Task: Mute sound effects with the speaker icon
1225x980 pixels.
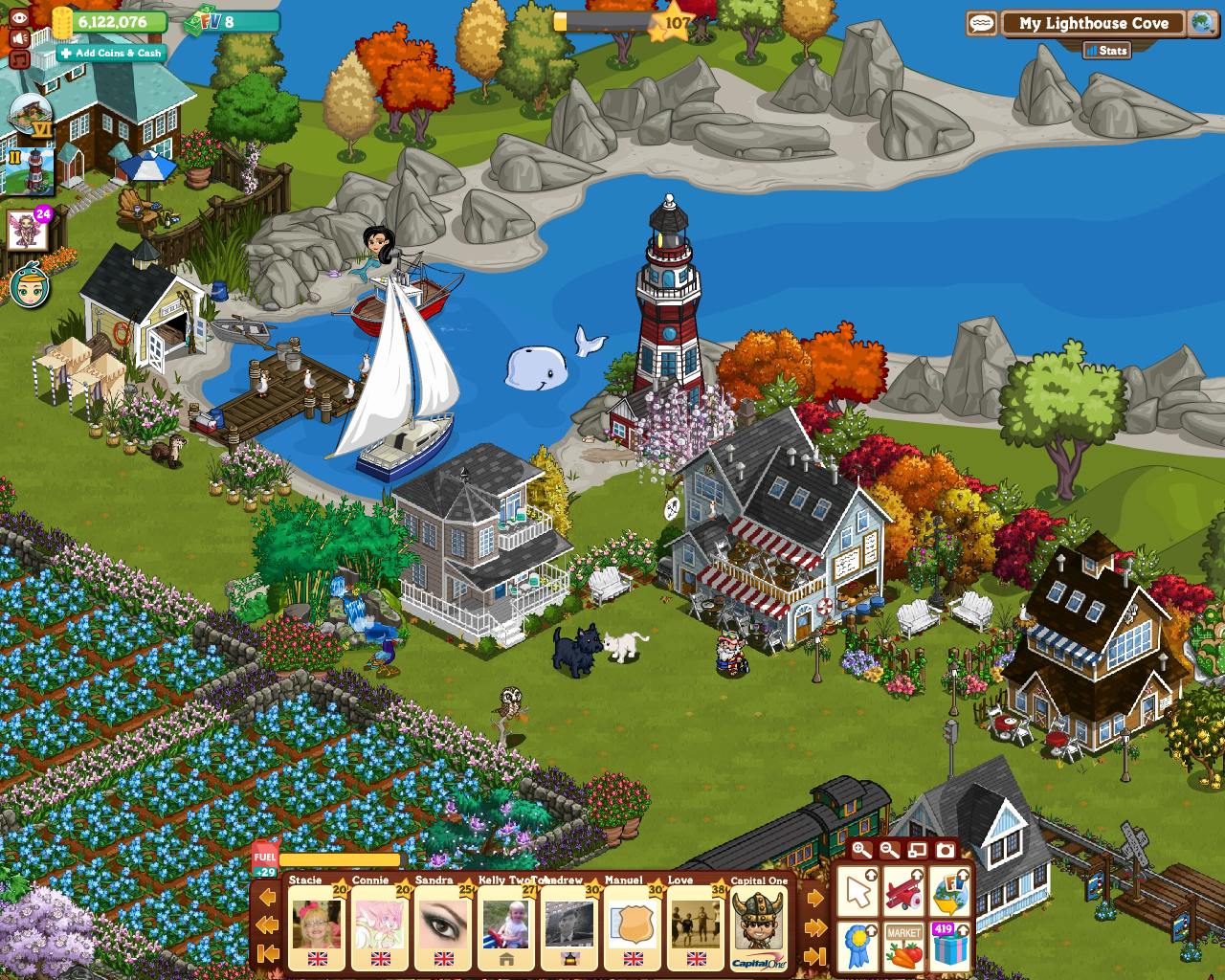Action: click(19, 37)
